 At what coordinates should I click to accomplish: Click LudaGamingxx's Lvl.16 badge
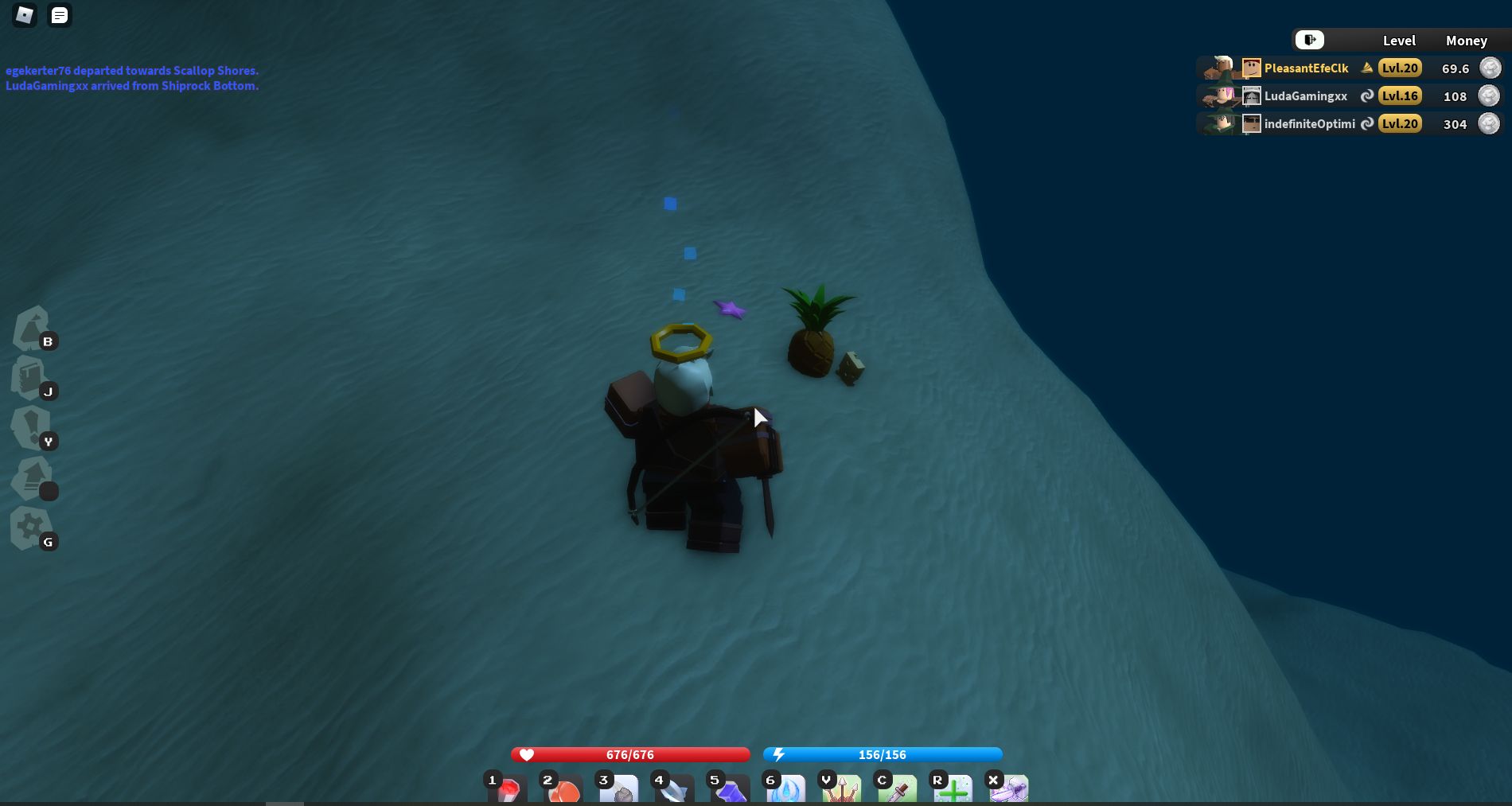pos(1399,95)
